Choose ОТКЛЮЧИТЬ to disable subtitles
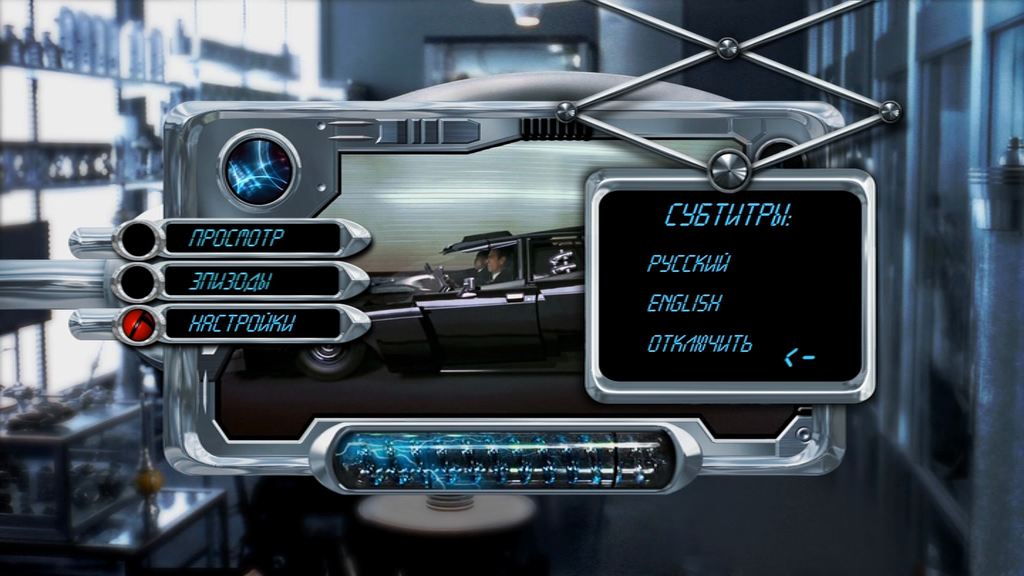1024x576 pixels. pos(699,345)
